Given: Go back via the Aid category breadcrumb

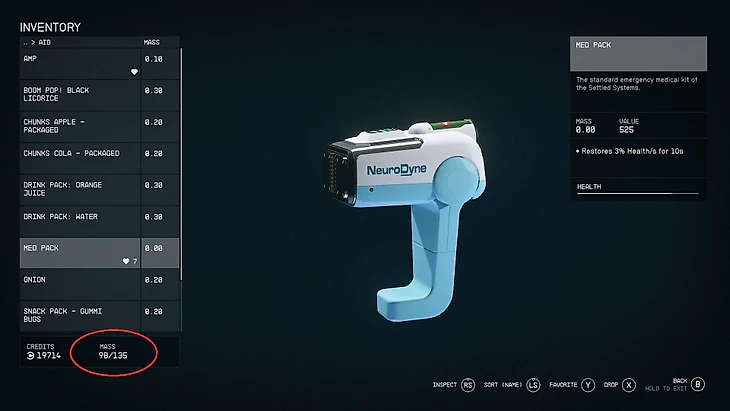Looking at the screenshot, I should 39,43.
